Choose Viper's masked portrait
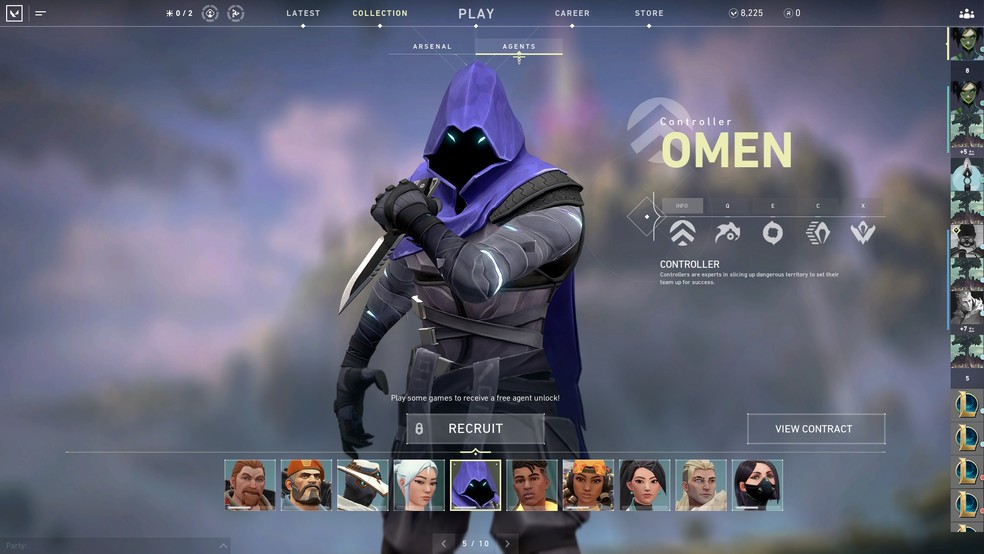 [x=757, y=485]
